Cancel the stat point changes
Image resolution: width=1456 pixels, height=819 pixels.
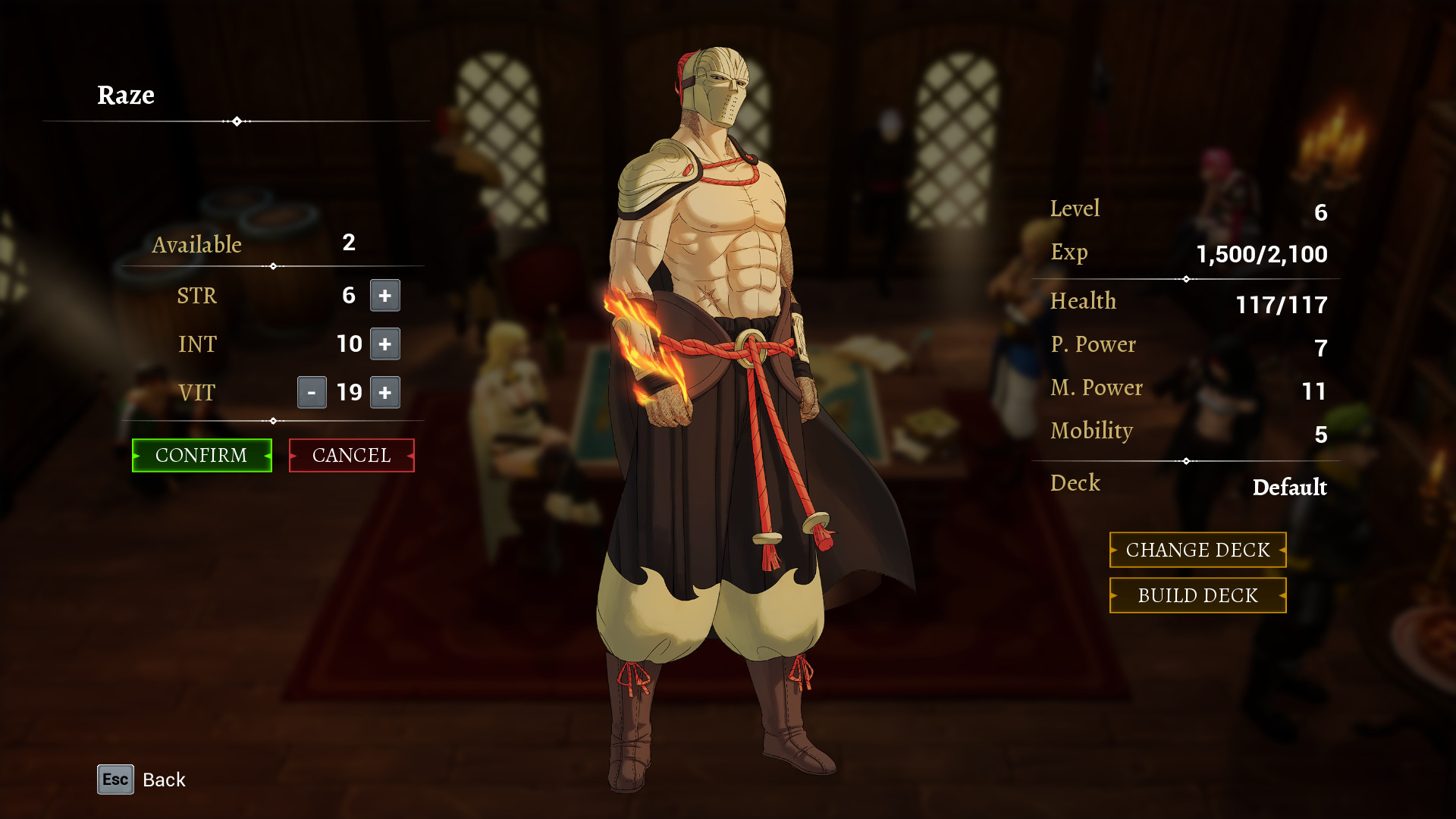(x=351, y=455)
